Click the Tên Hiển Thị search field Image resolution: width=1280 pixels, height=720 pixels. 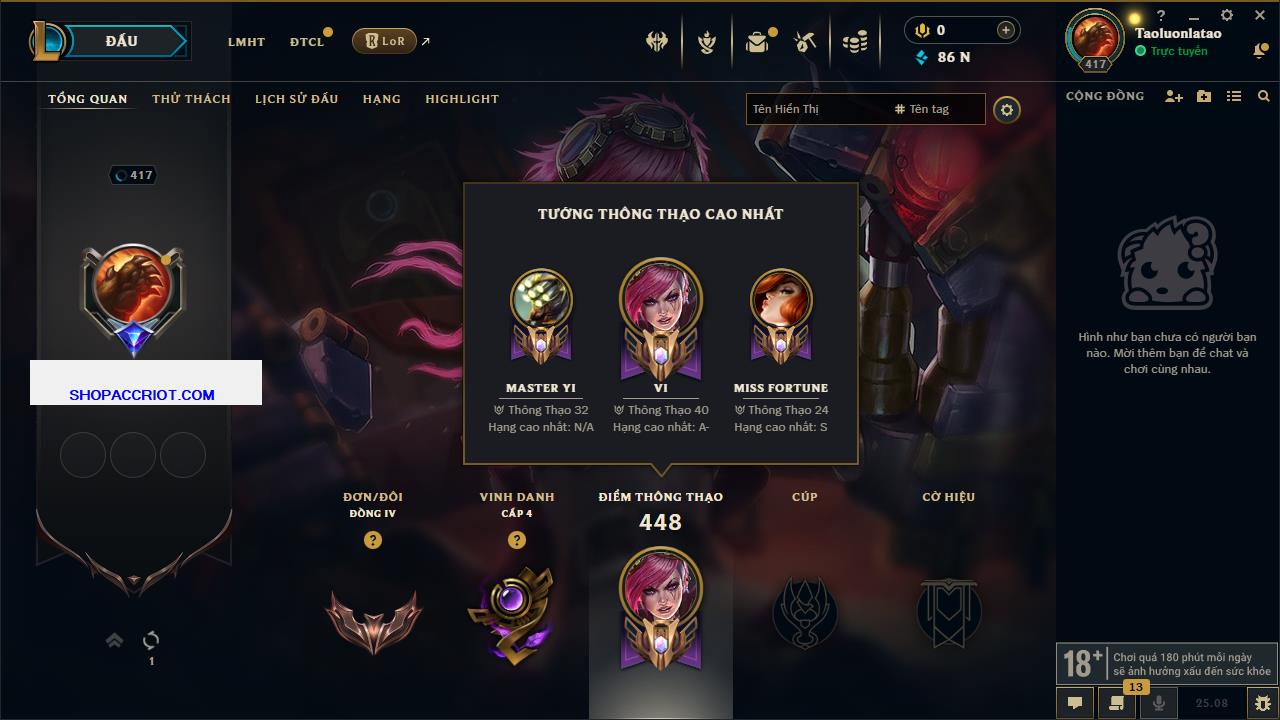coord(815,109)
